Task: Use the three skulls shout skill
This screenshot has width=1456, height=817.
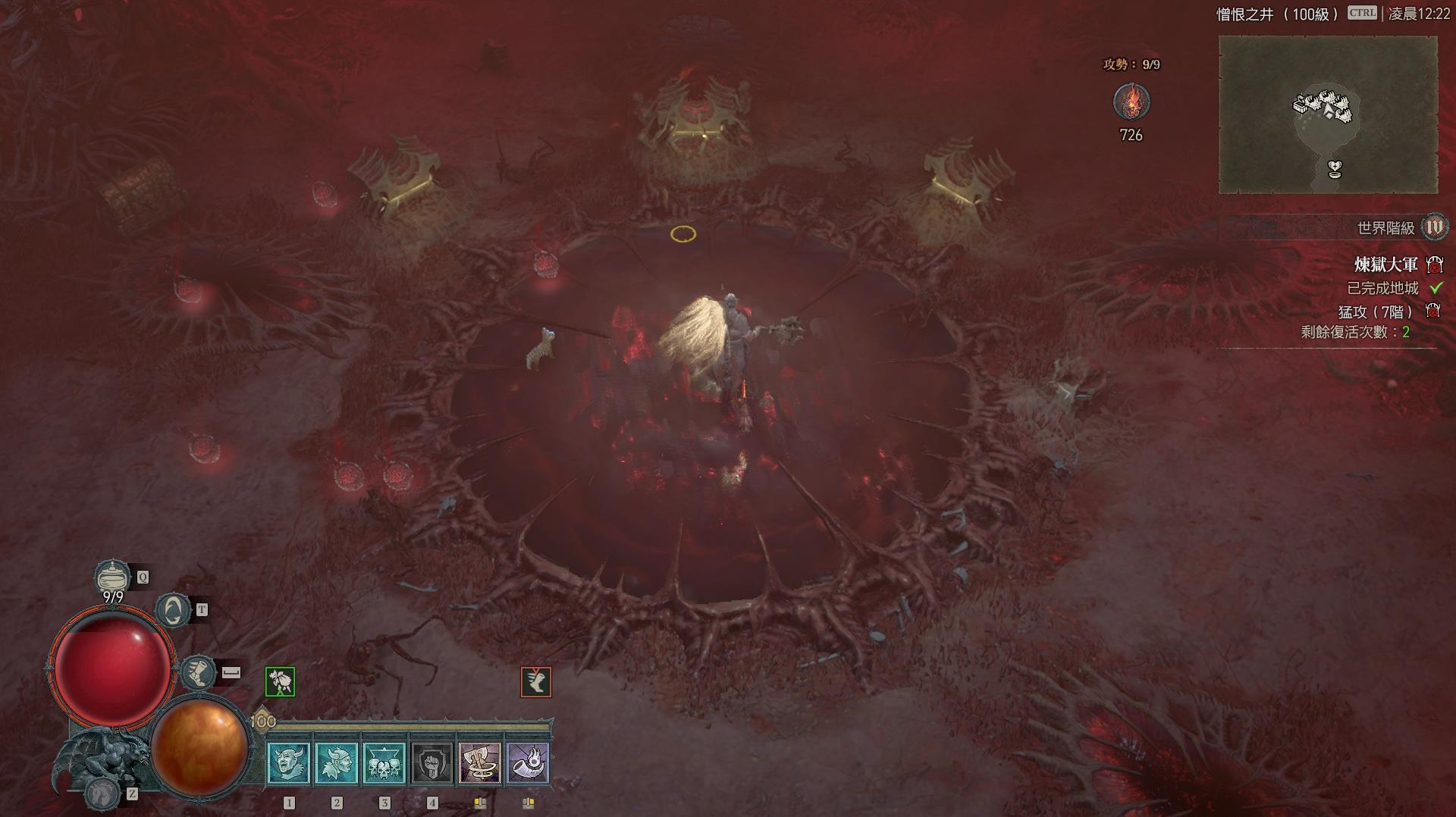Action: (384, 762)
